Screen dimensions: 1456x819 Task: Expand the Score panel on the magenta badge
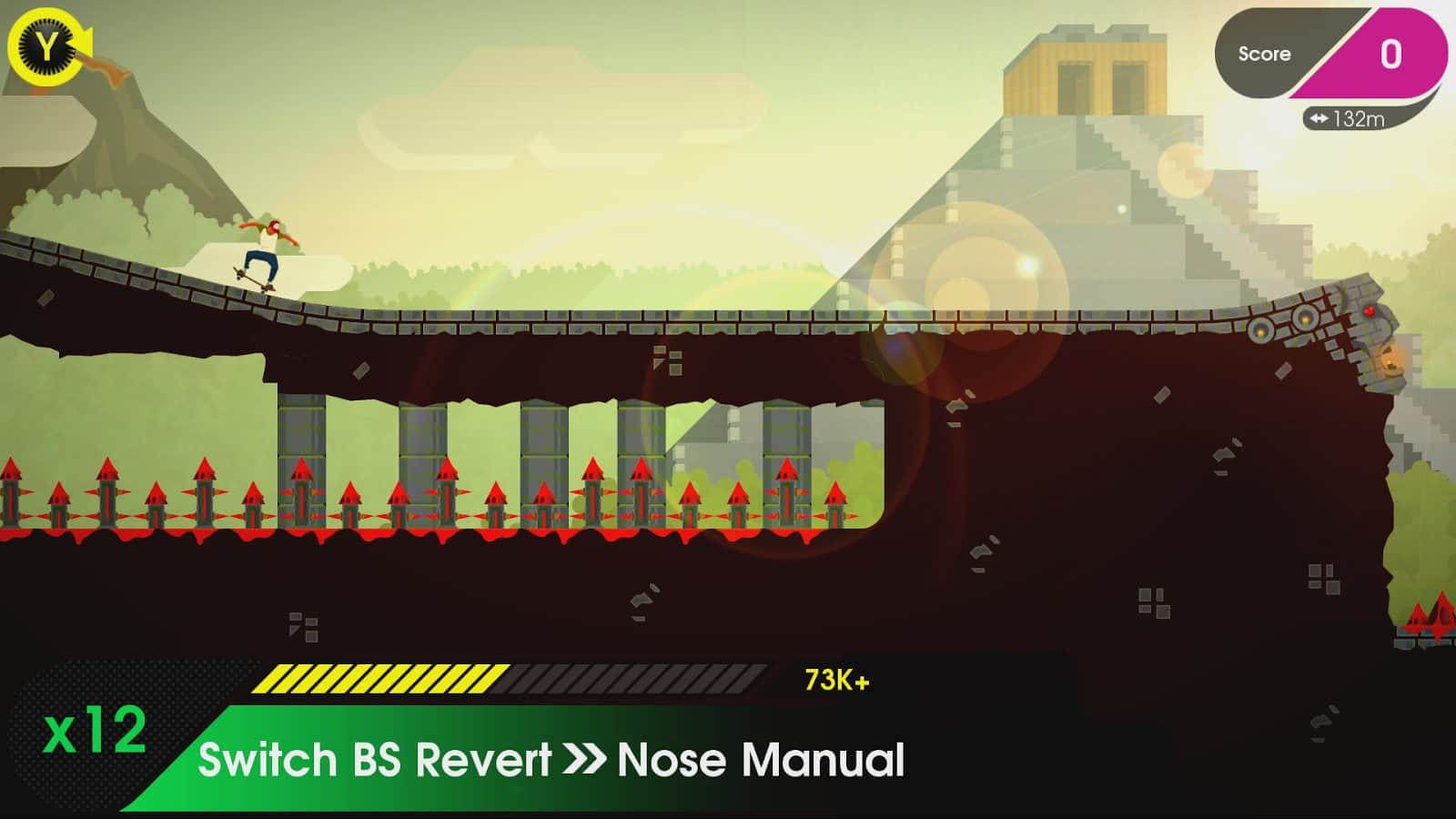click(x=1388, y=55)
